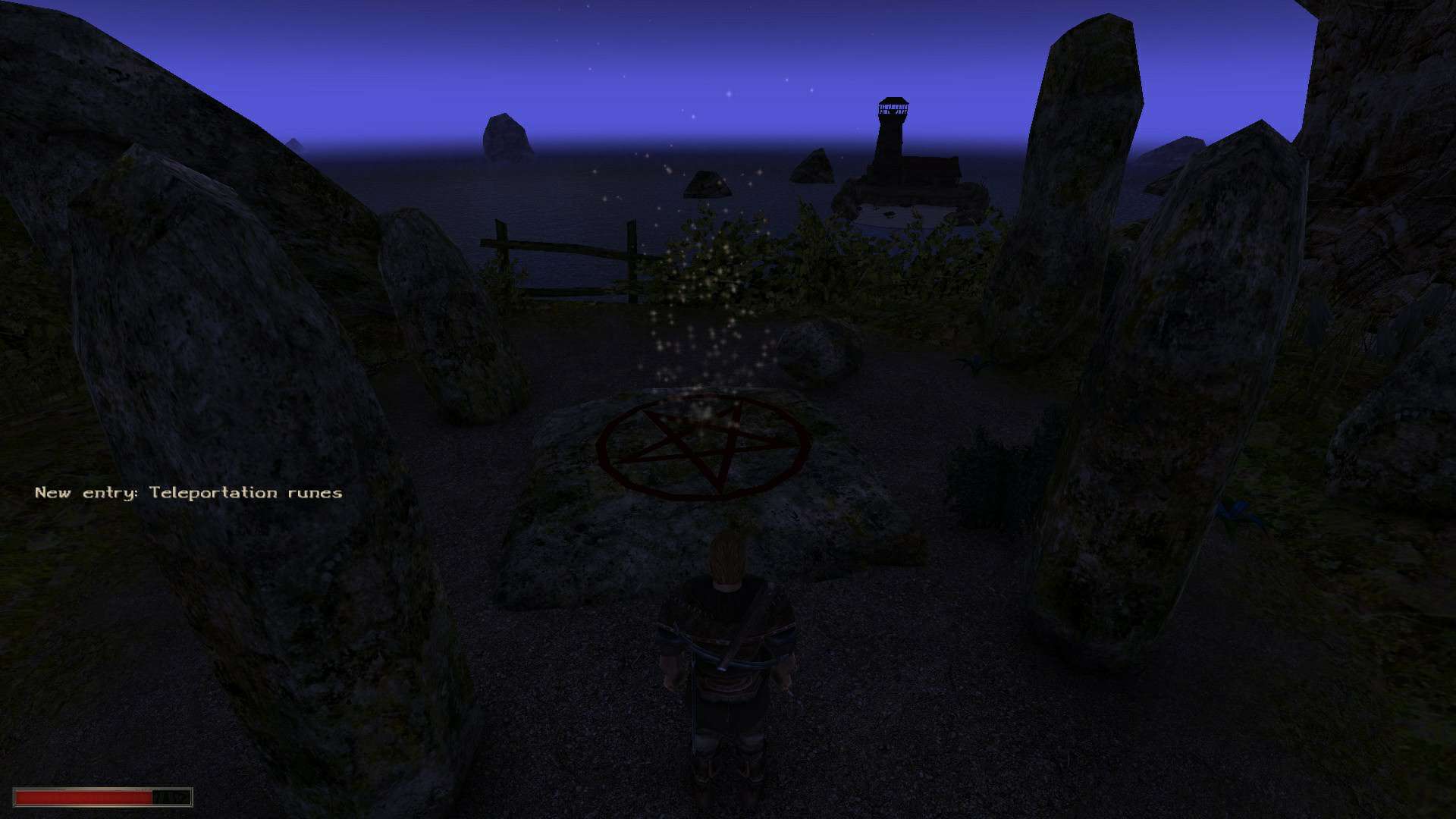Click the 'New entry' notification text

click(83, 492)
